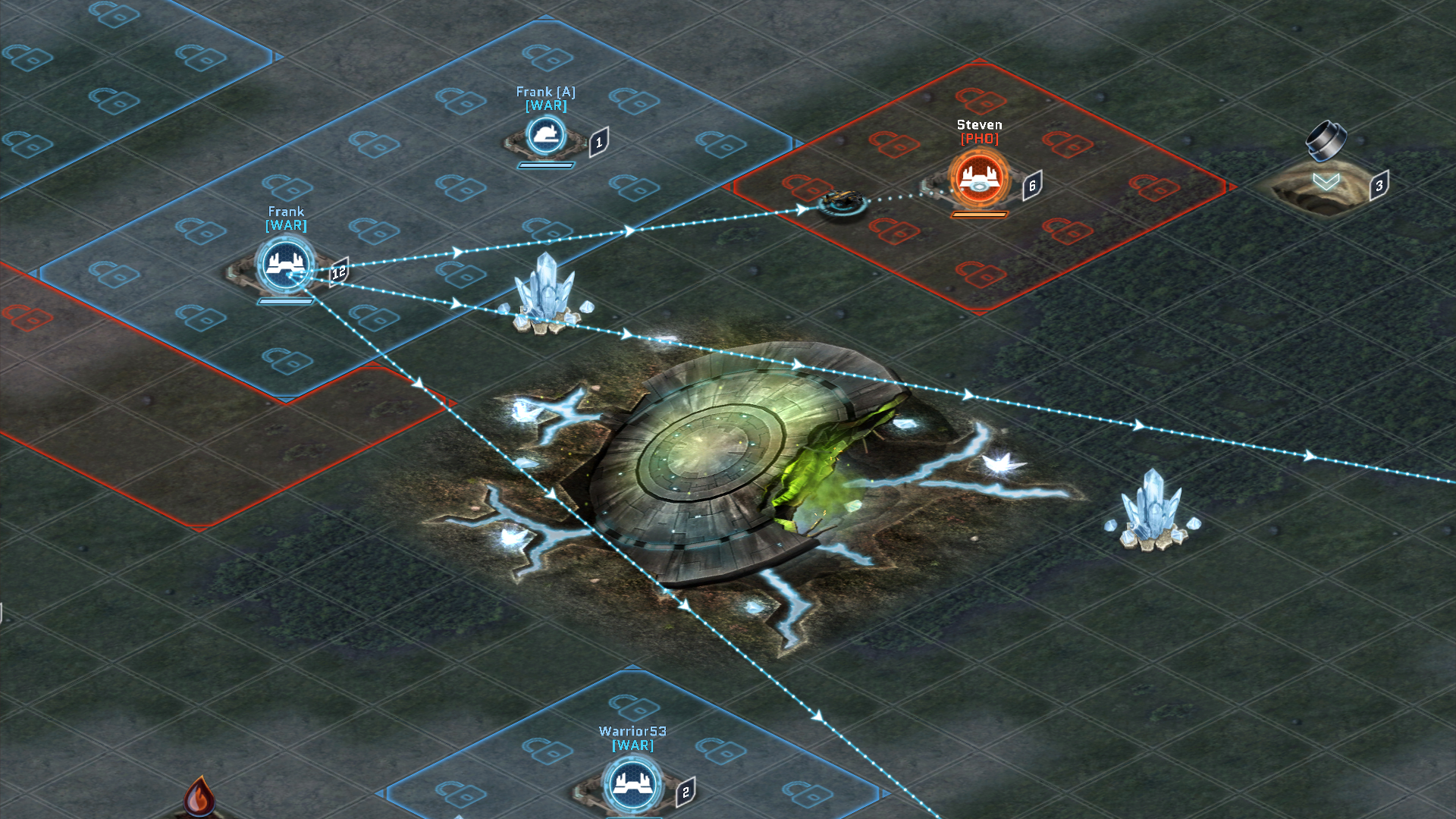Click Frank [A]'s outpost icon
This screenshot has height=819, width=1456.
coord(544,136)
